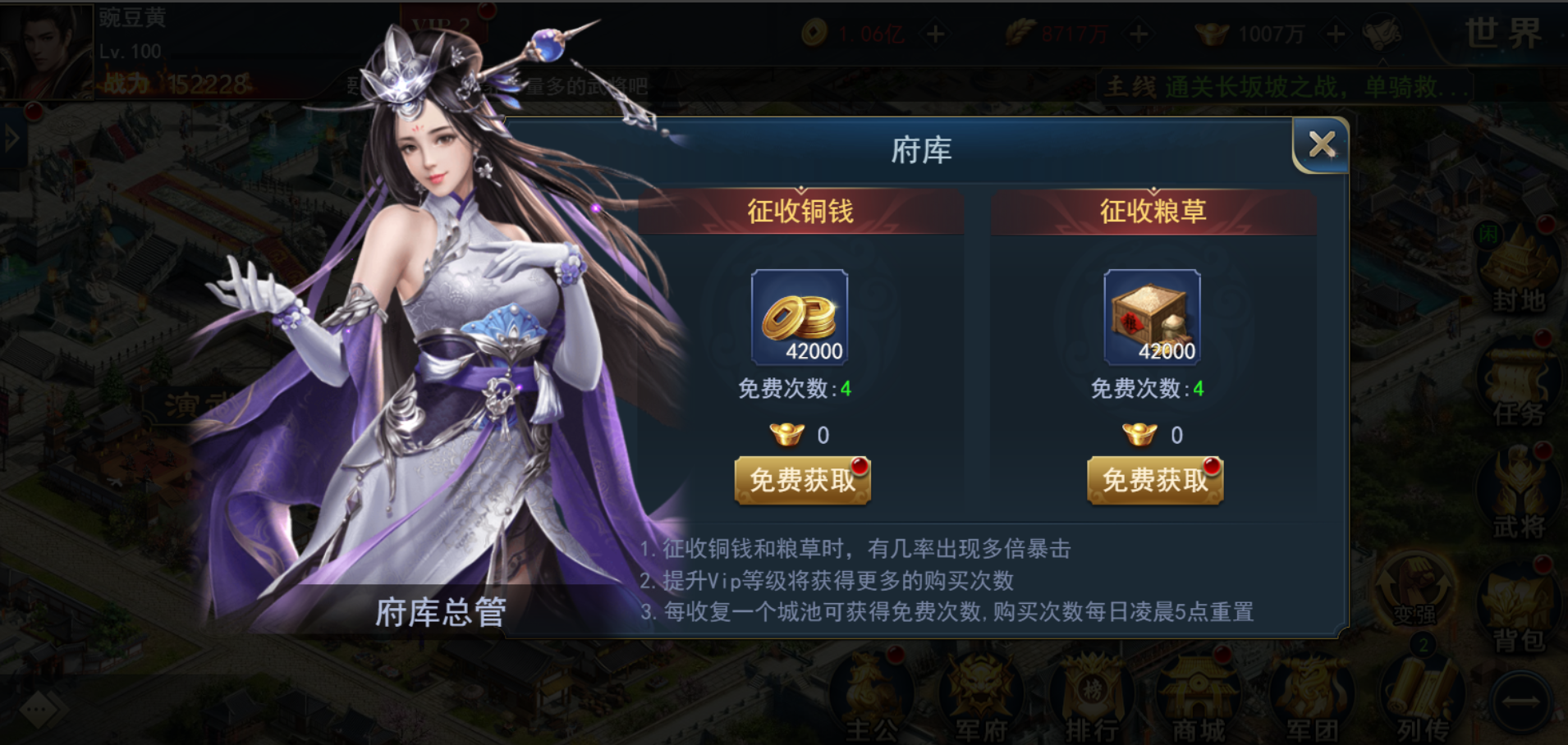Select the copper coin 42000 reward icon
The image size is (1568, 745).
(800, 318)
